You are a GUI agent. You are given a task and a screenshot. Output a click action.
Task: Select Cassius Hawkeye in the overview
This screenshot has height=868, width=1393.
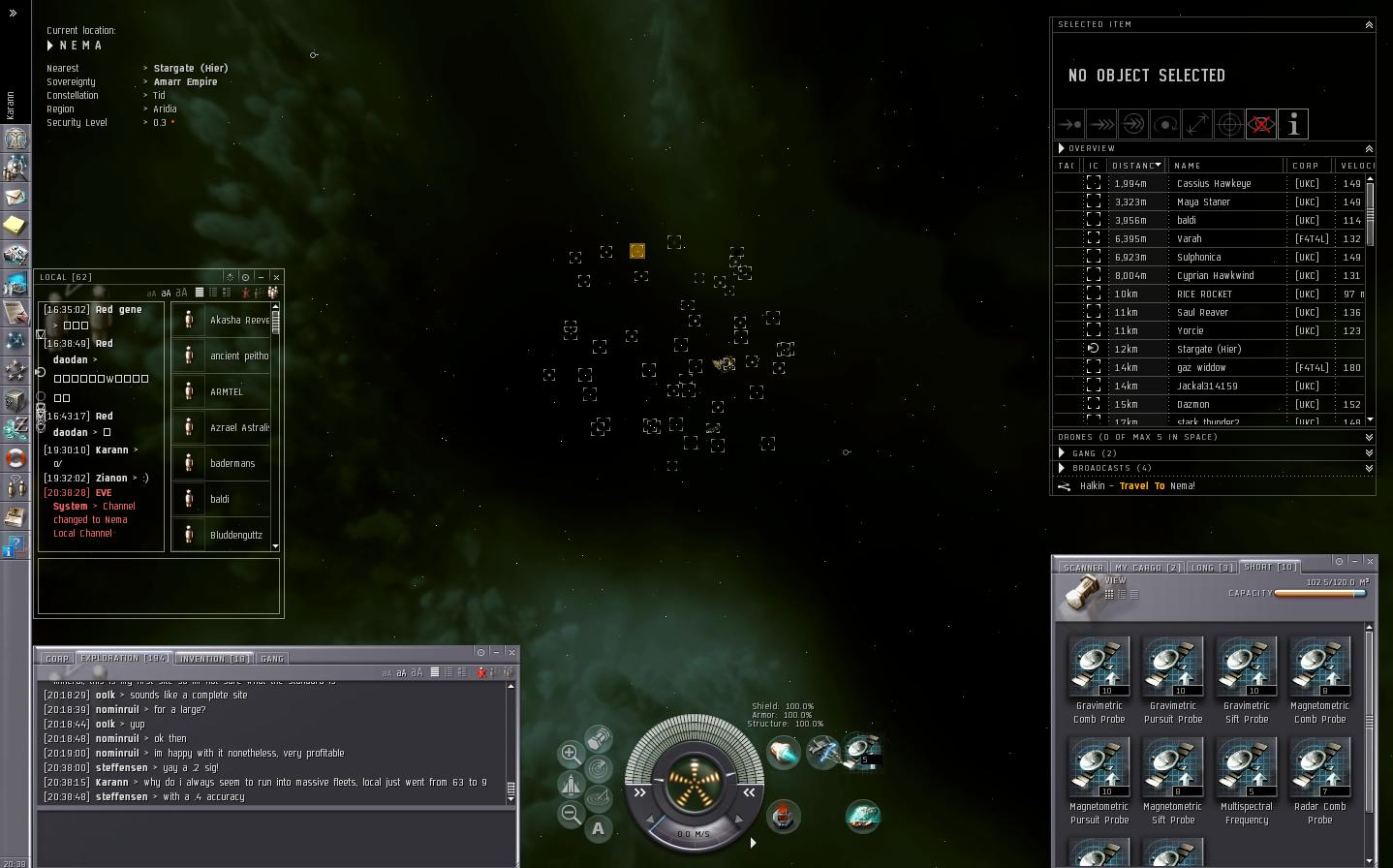tap(1213, 183)
